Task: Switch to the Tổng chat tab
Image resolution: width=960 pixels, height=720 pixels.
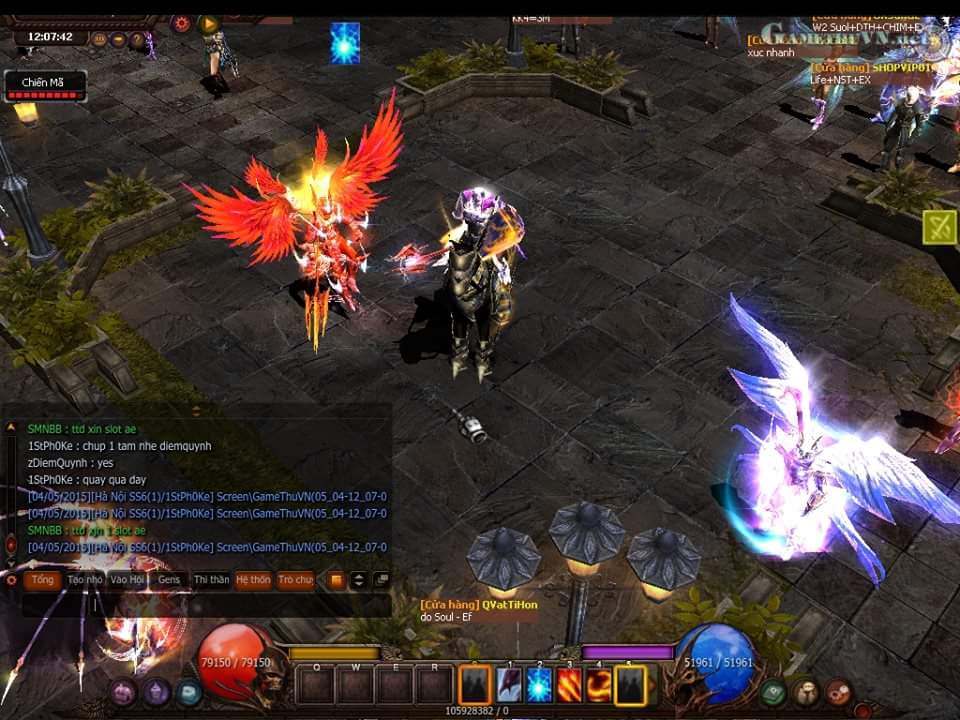Action: click(42, 580)
